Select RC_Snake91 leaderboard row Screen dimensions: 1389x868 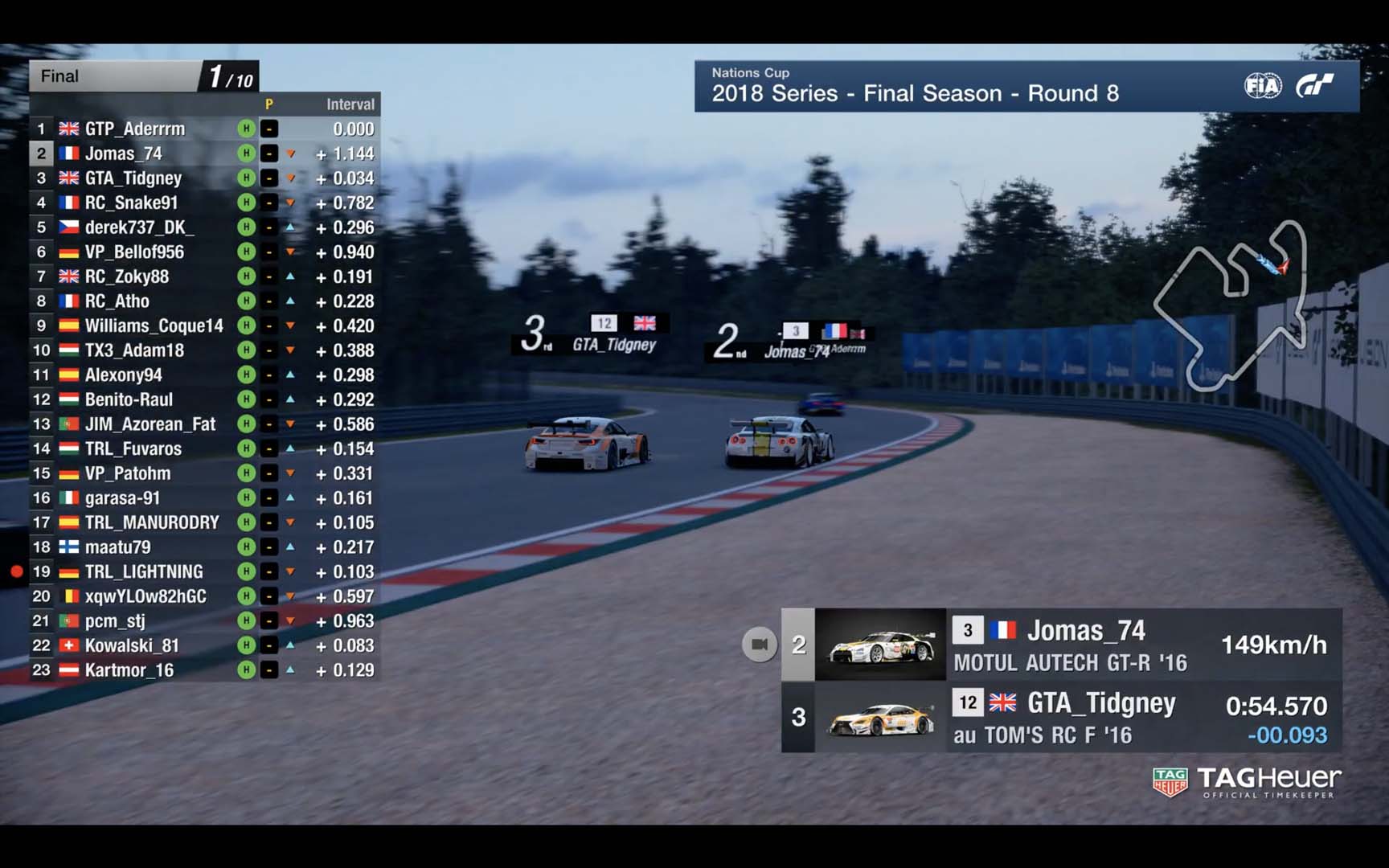(131, 203)
